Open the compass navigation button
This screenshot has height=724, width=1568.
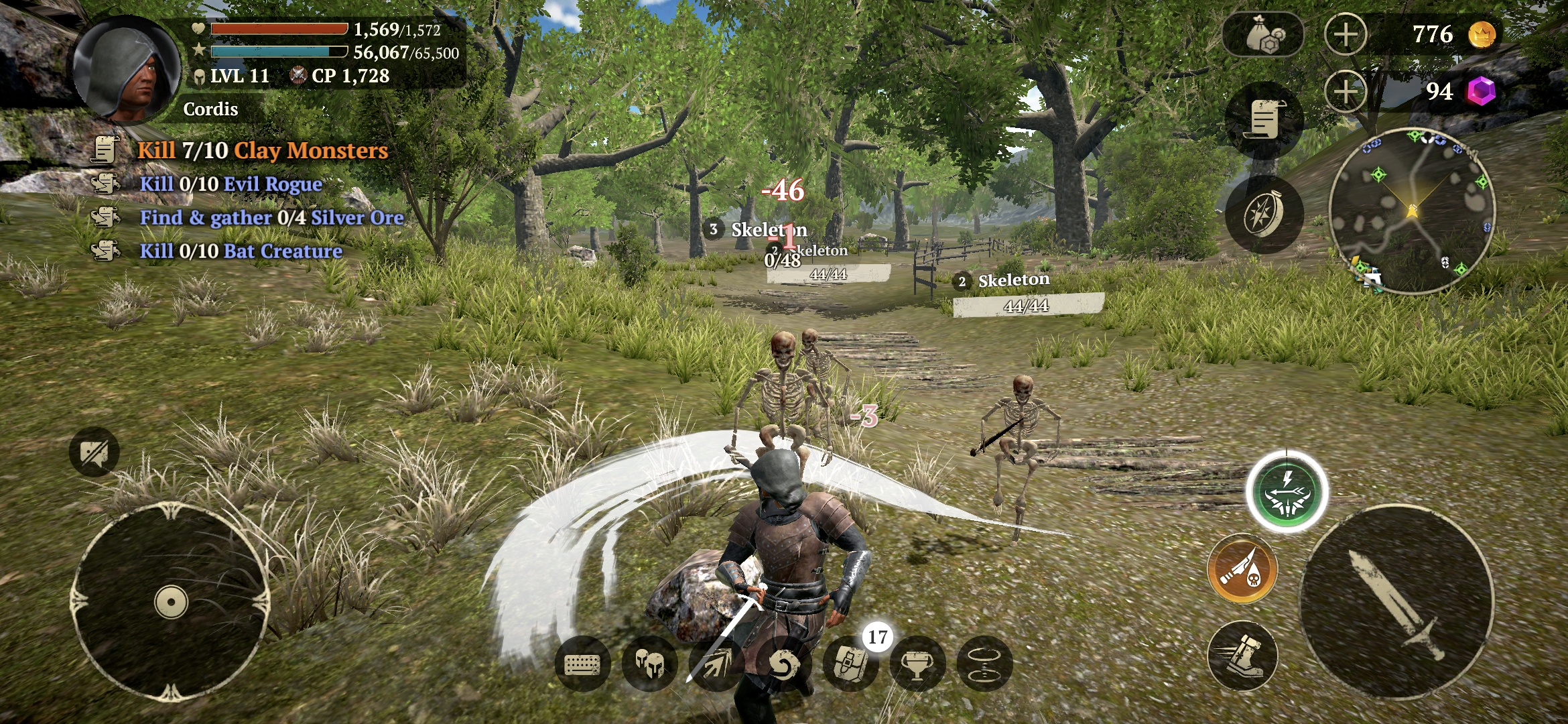(1264, 215)
